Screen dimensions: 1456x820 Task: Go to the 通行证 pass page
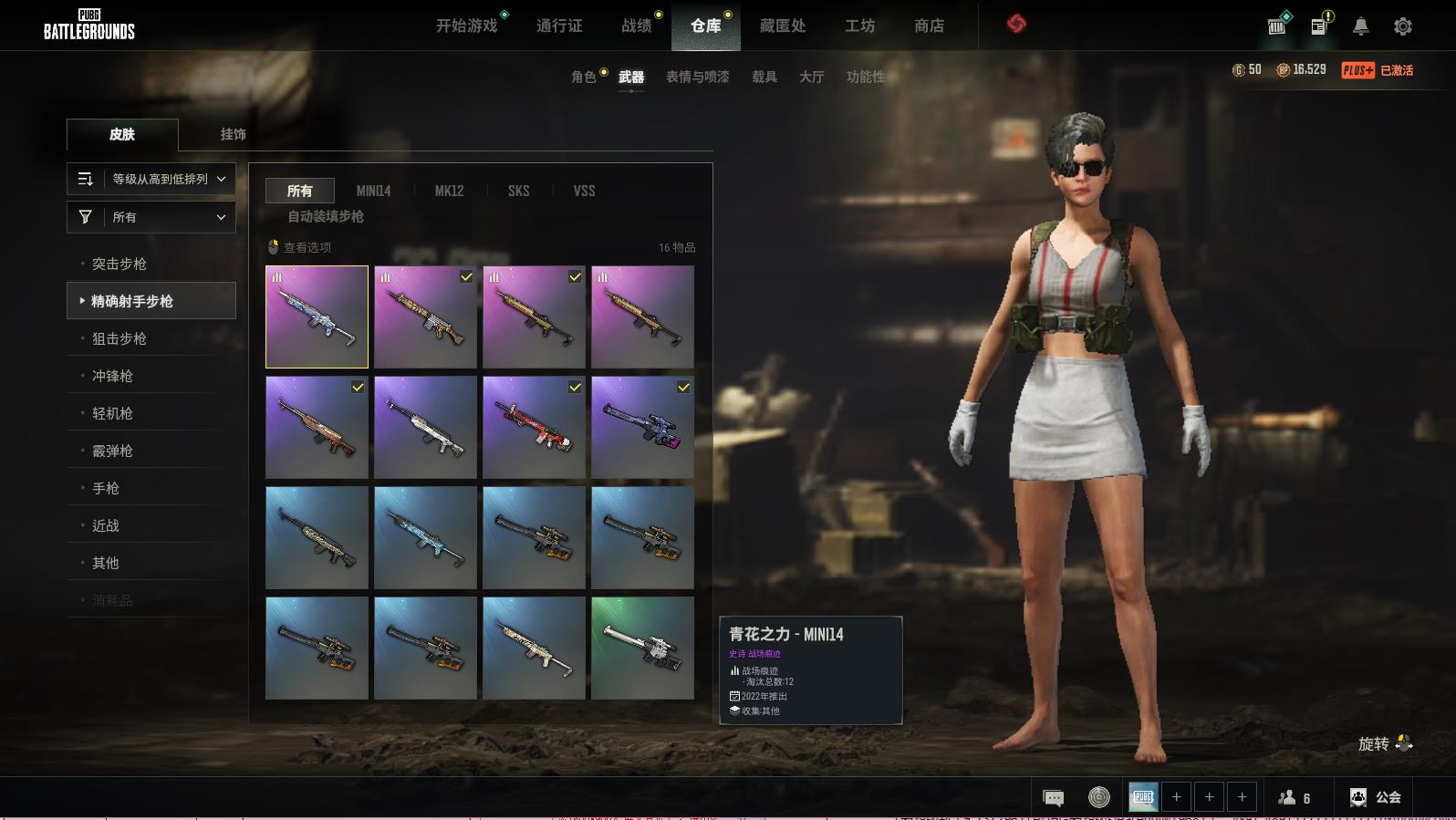[559, 26]
